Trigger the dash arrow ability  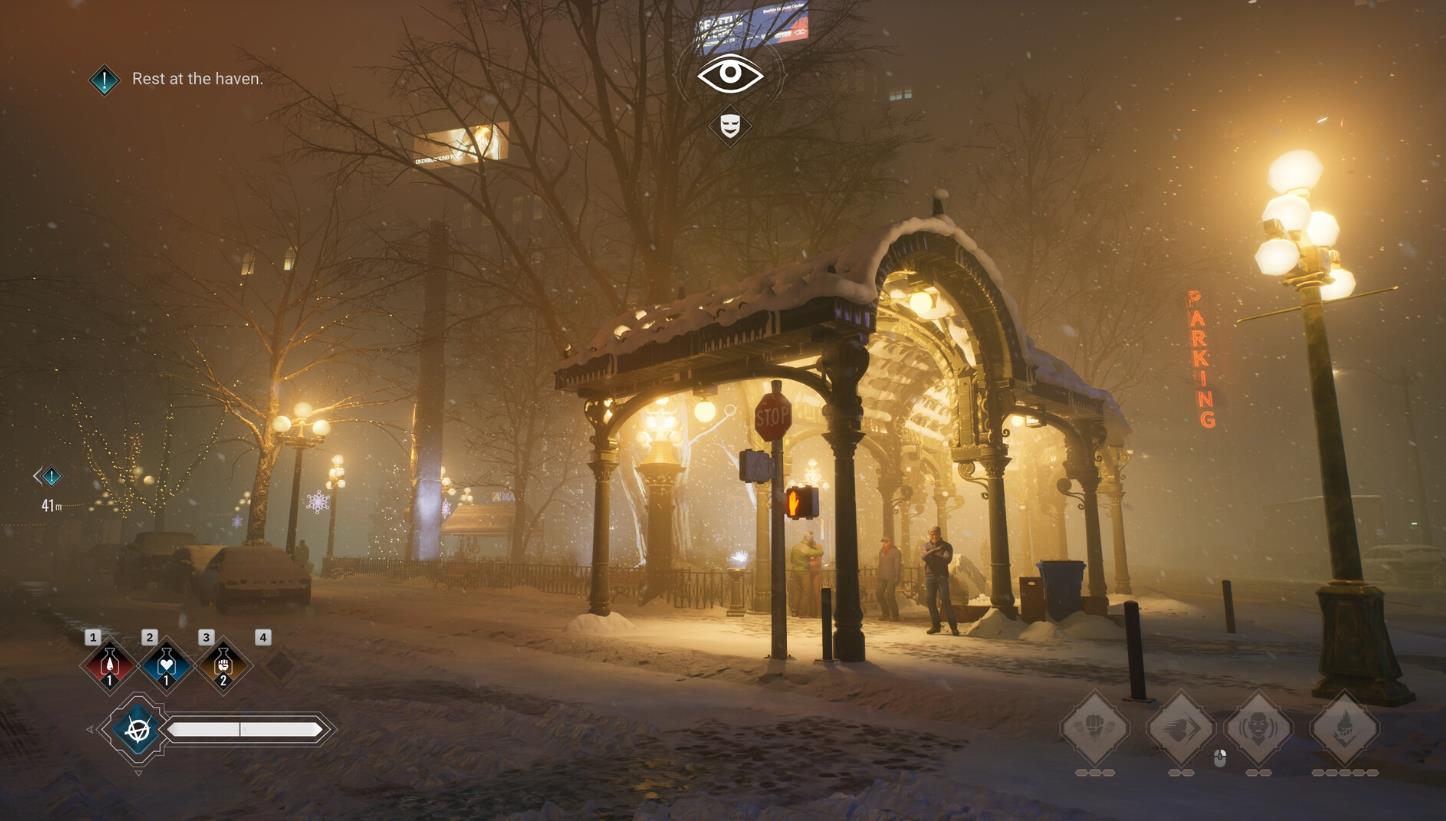point(1181,727)
